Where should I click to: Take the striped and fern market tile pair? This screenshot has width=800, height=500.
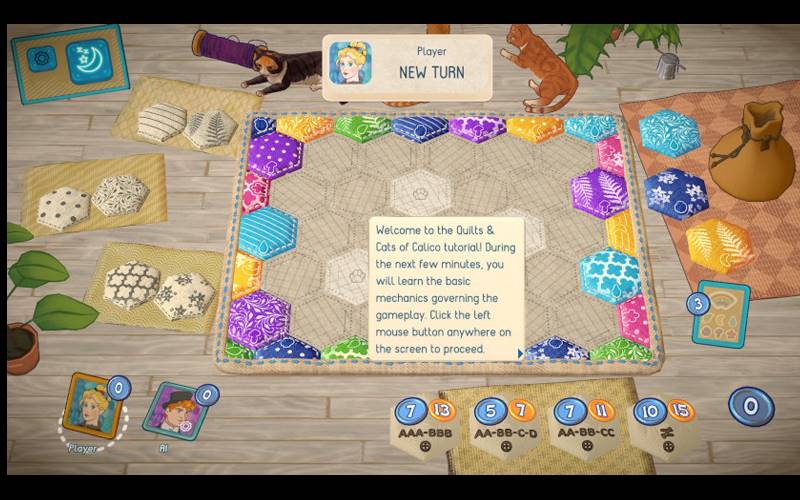pyautogui.click(x=186, y=126)
